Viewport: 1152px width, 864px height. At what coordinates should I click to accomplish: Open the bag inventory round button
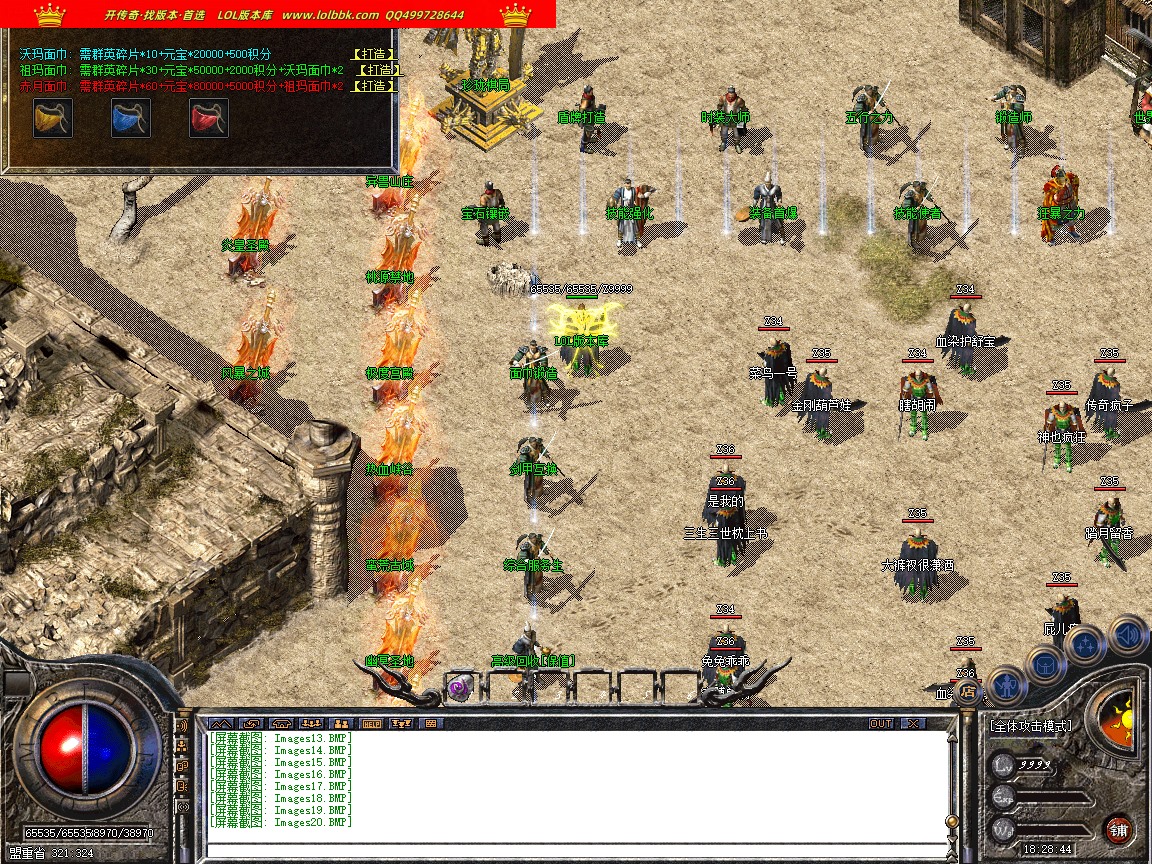[1046, 664]
